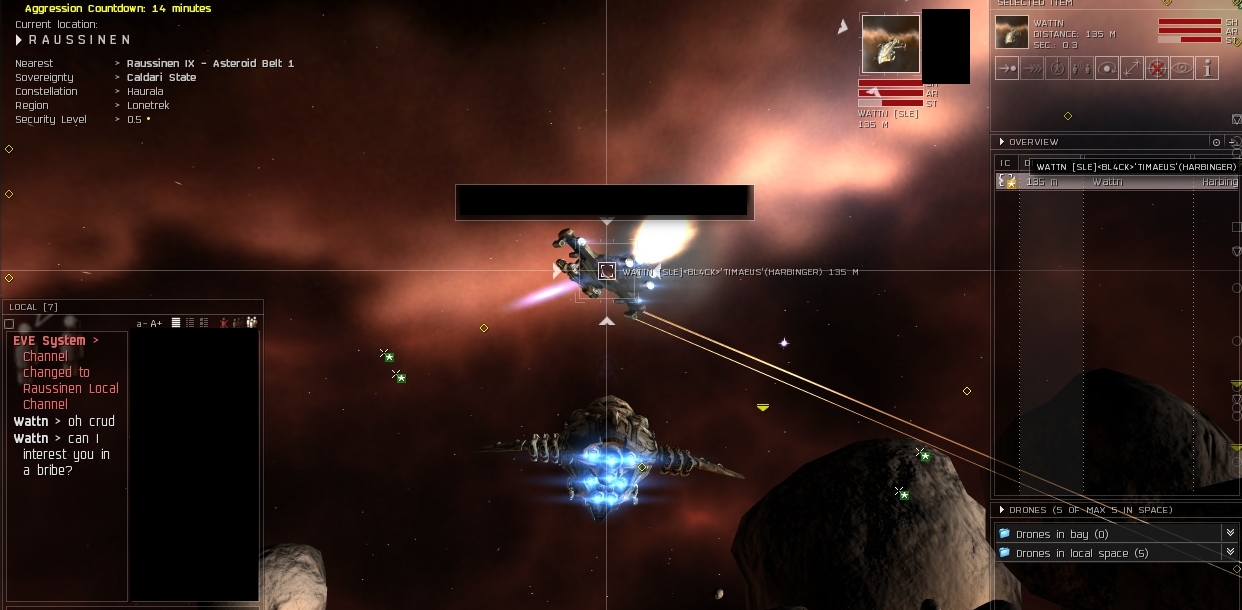1242x610 pixels.
Task: Expand the Drones in local space folder
Action: click(1005, 553)
